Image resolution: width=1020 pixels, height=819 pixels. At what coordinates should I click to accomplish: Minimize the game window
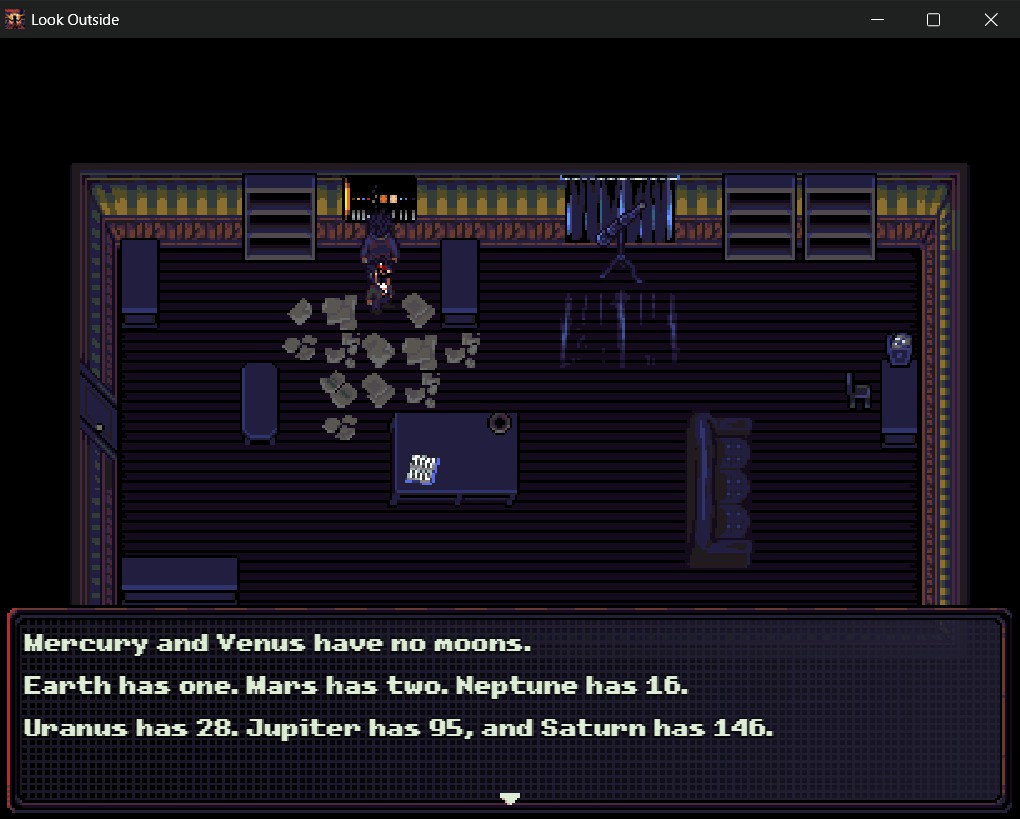click(x=877, y=20)
